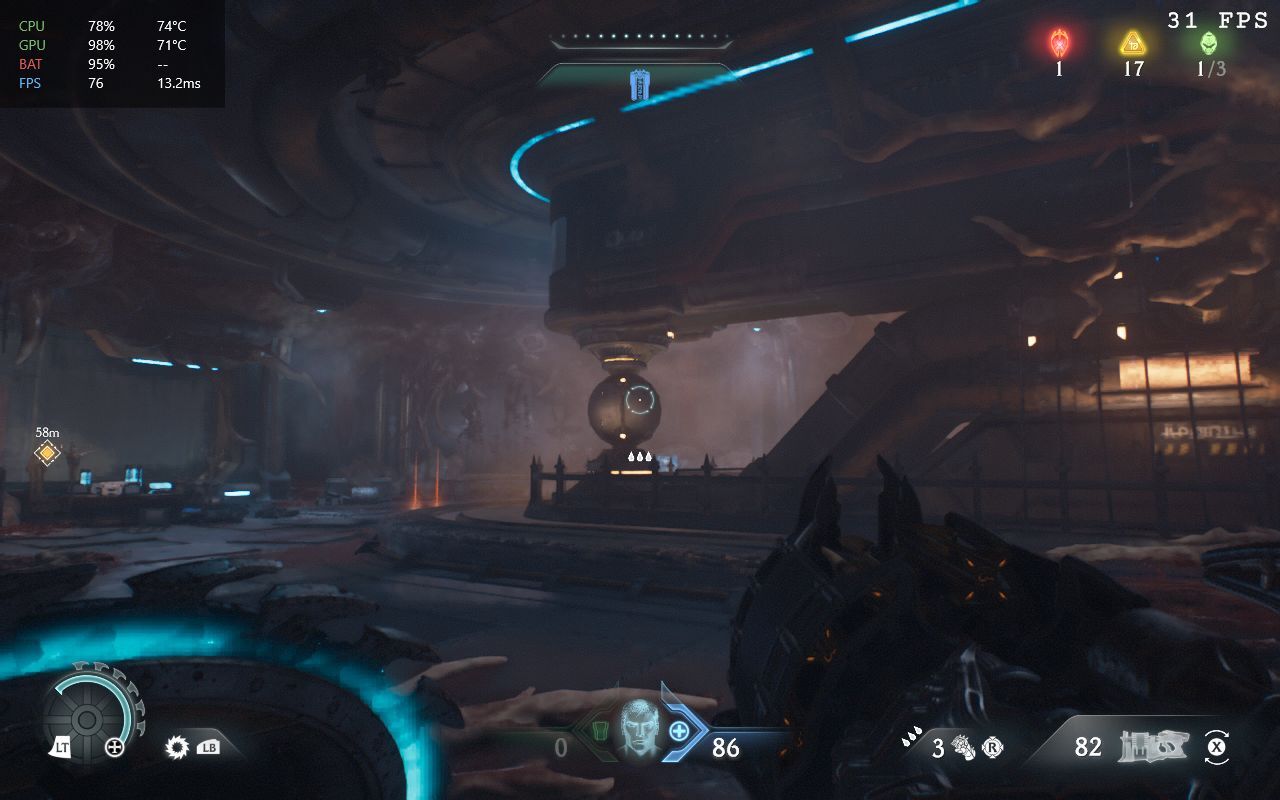Viewport: 1280px width, 800px height.
Task: Select the yellow triangular gold icon
Action: (x=1132, y=43)
